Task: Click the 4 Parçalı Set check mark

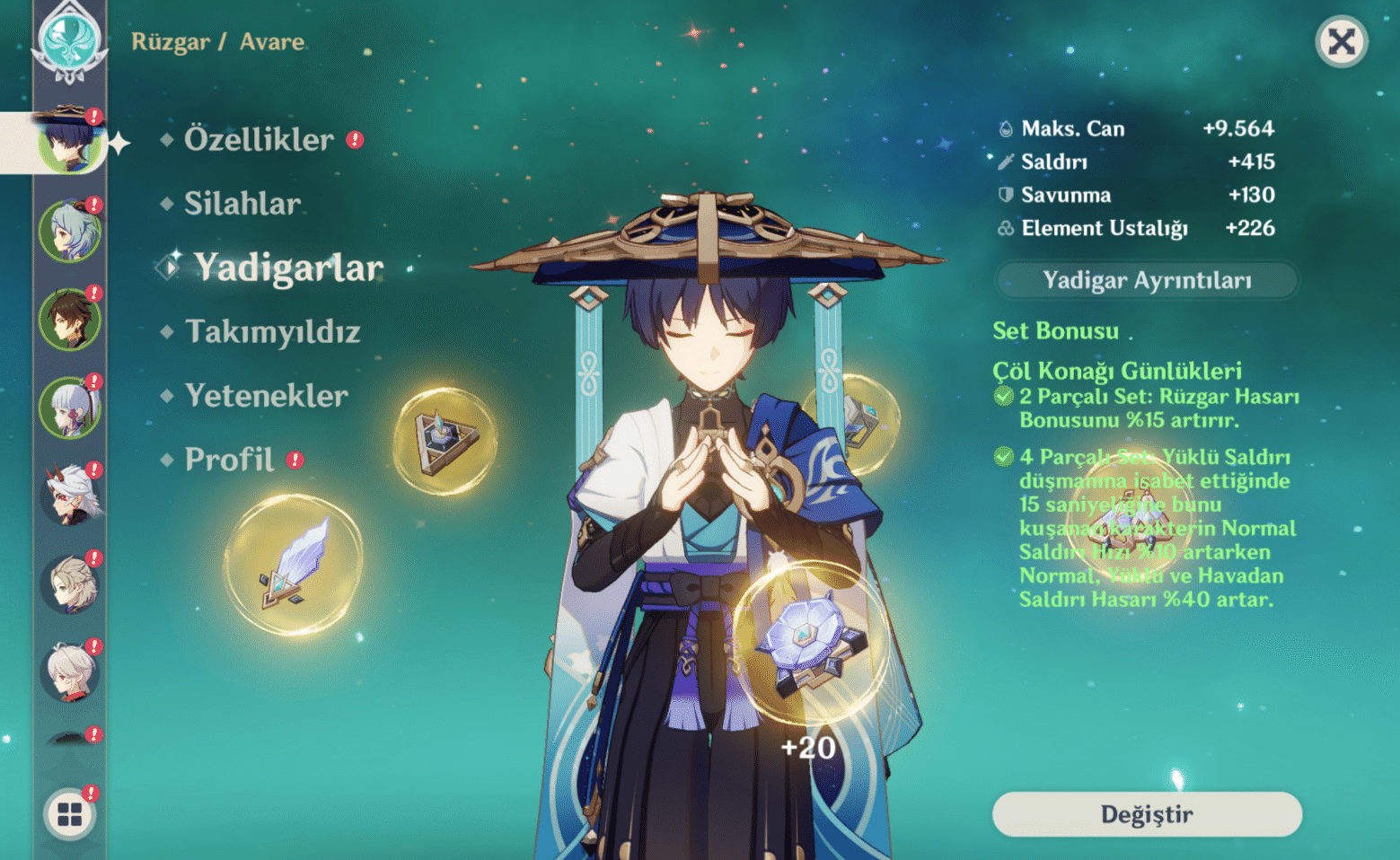Action: point(1005,457)
